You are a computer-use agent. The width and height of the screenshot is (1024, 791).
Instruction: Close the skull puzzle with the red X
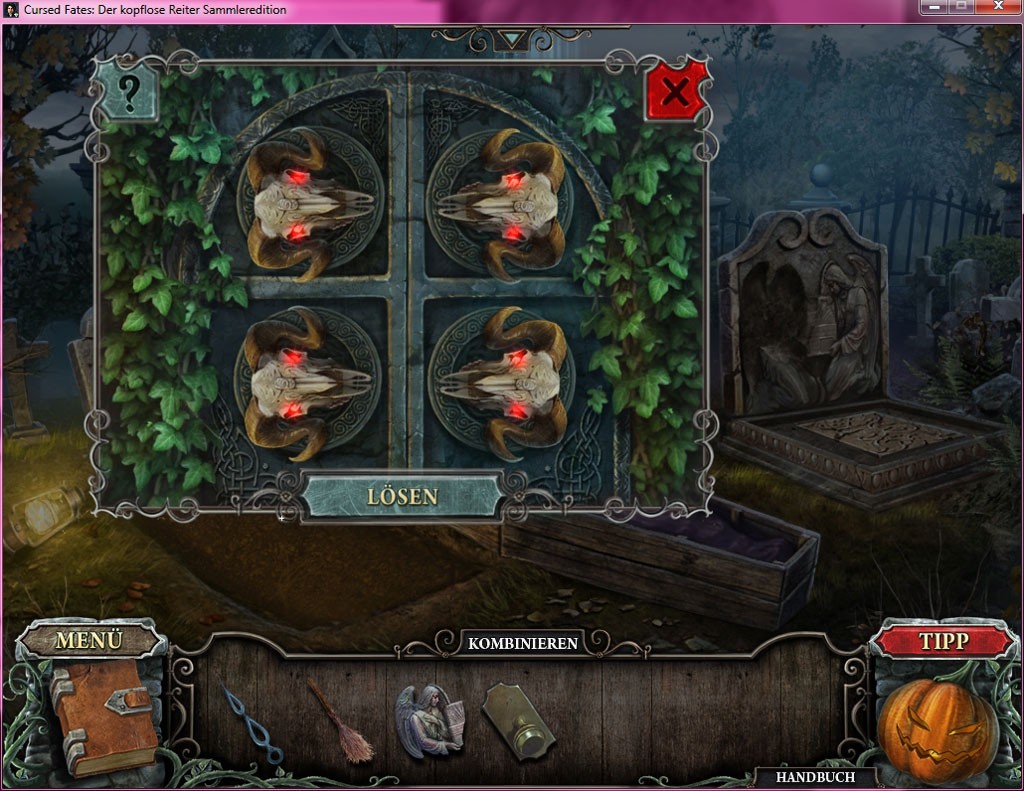point(676,92)
